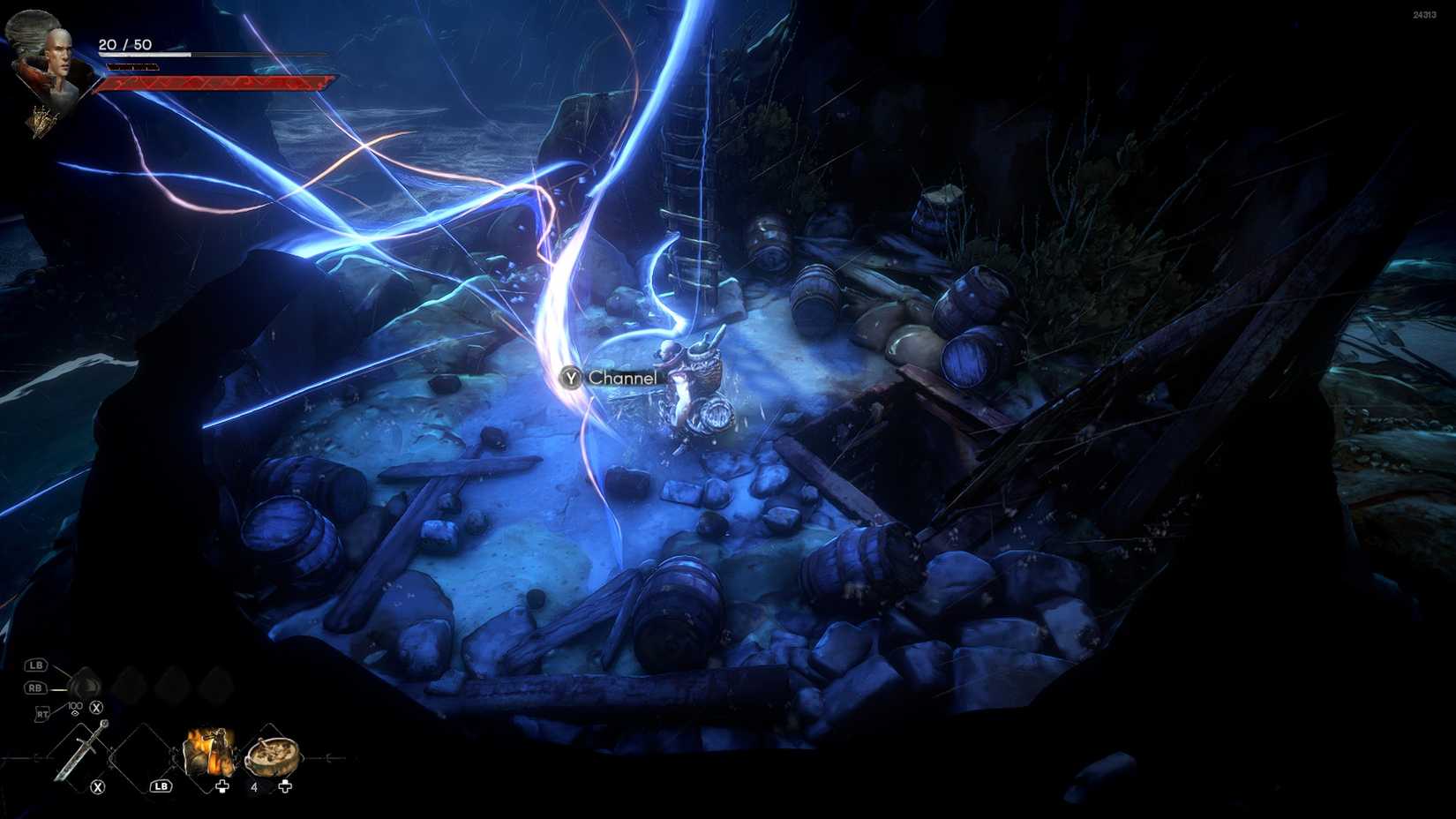Select the sword weapon icon
The image size is (1456, 819).
(83, 750)
